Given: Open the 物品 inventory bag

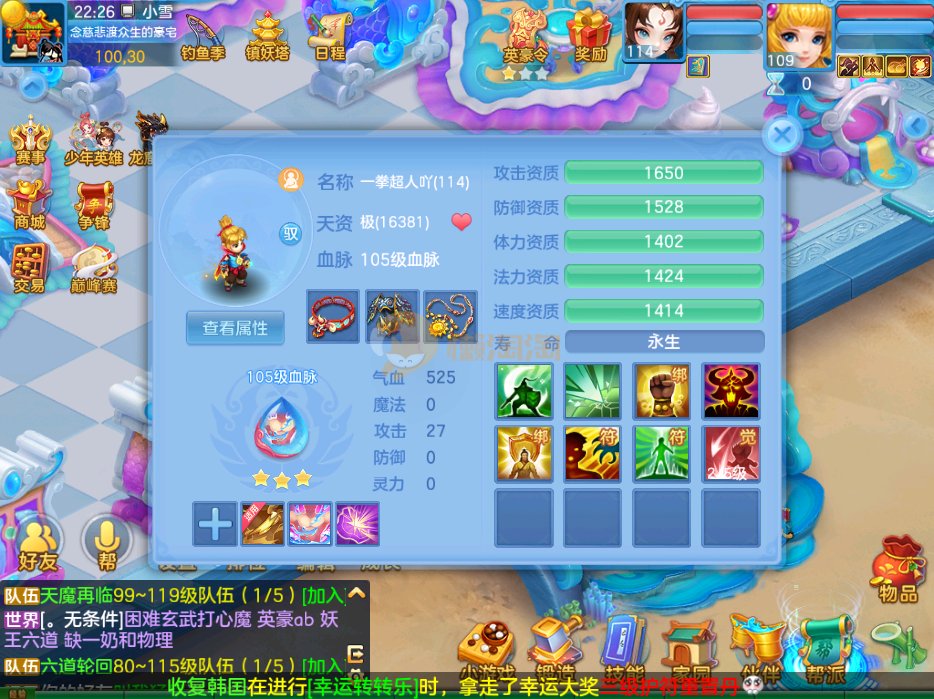Looking at the screenshot, I should pyautogui.click(x=897, y=572).
